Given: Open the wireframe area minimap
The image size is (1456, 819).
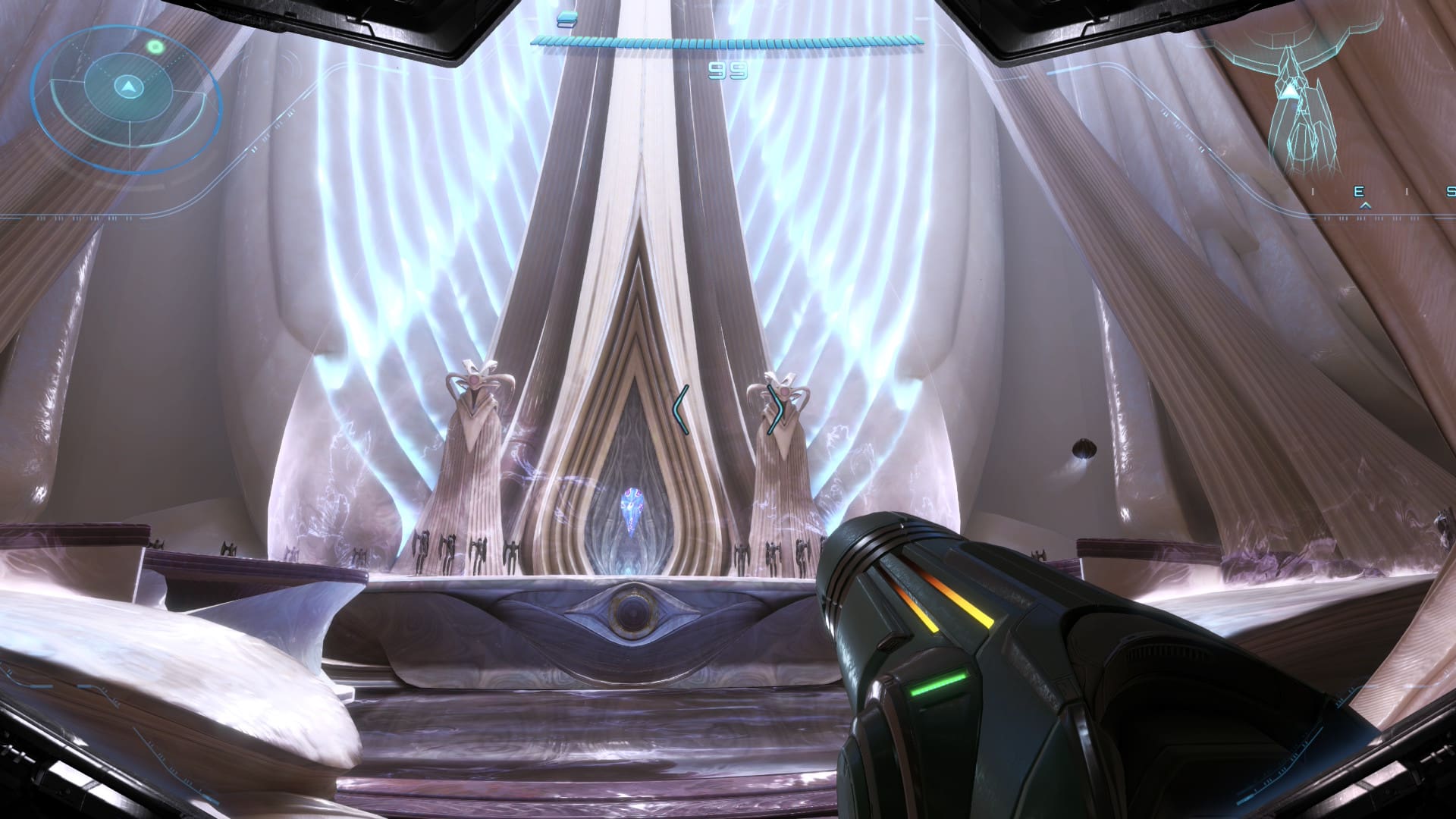Looking at the screenshot, I should [1298, 99].
